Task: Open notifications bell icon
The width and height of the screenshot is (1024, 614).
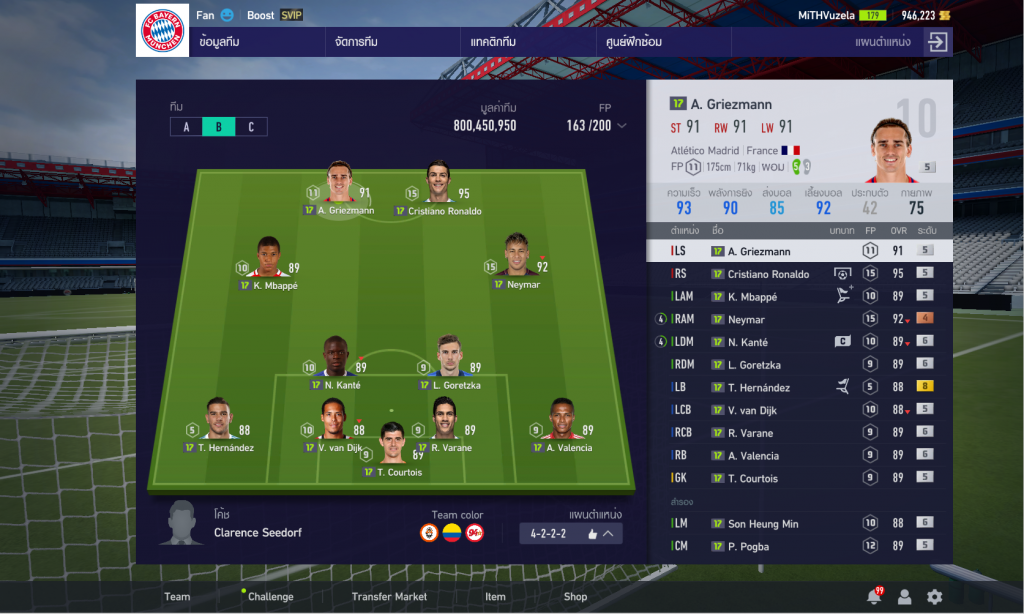Action: pyautogui.click(x=873, y=597)
